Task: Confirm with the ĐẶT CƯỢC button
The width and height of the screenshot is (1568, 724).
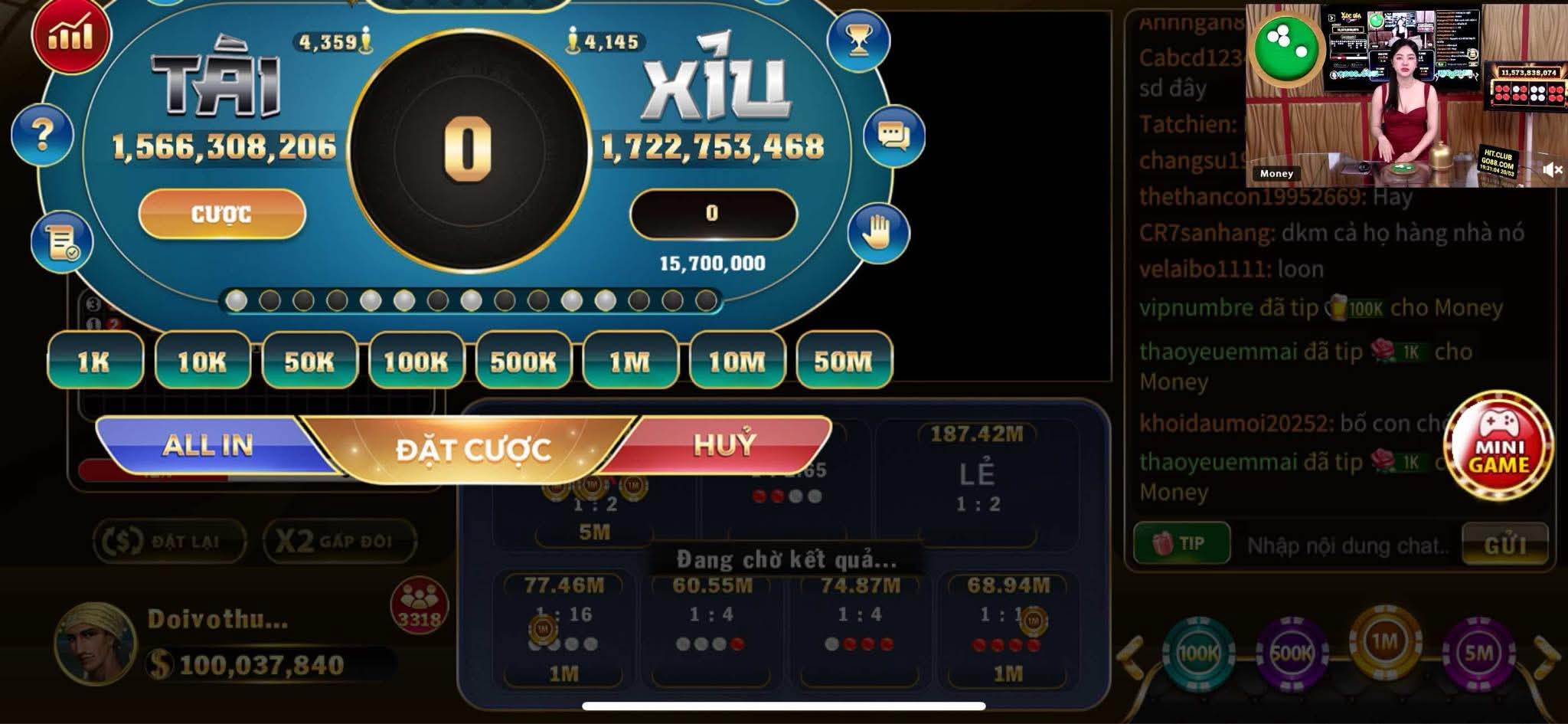Action: pyautogui.click(x=472, y=450)
